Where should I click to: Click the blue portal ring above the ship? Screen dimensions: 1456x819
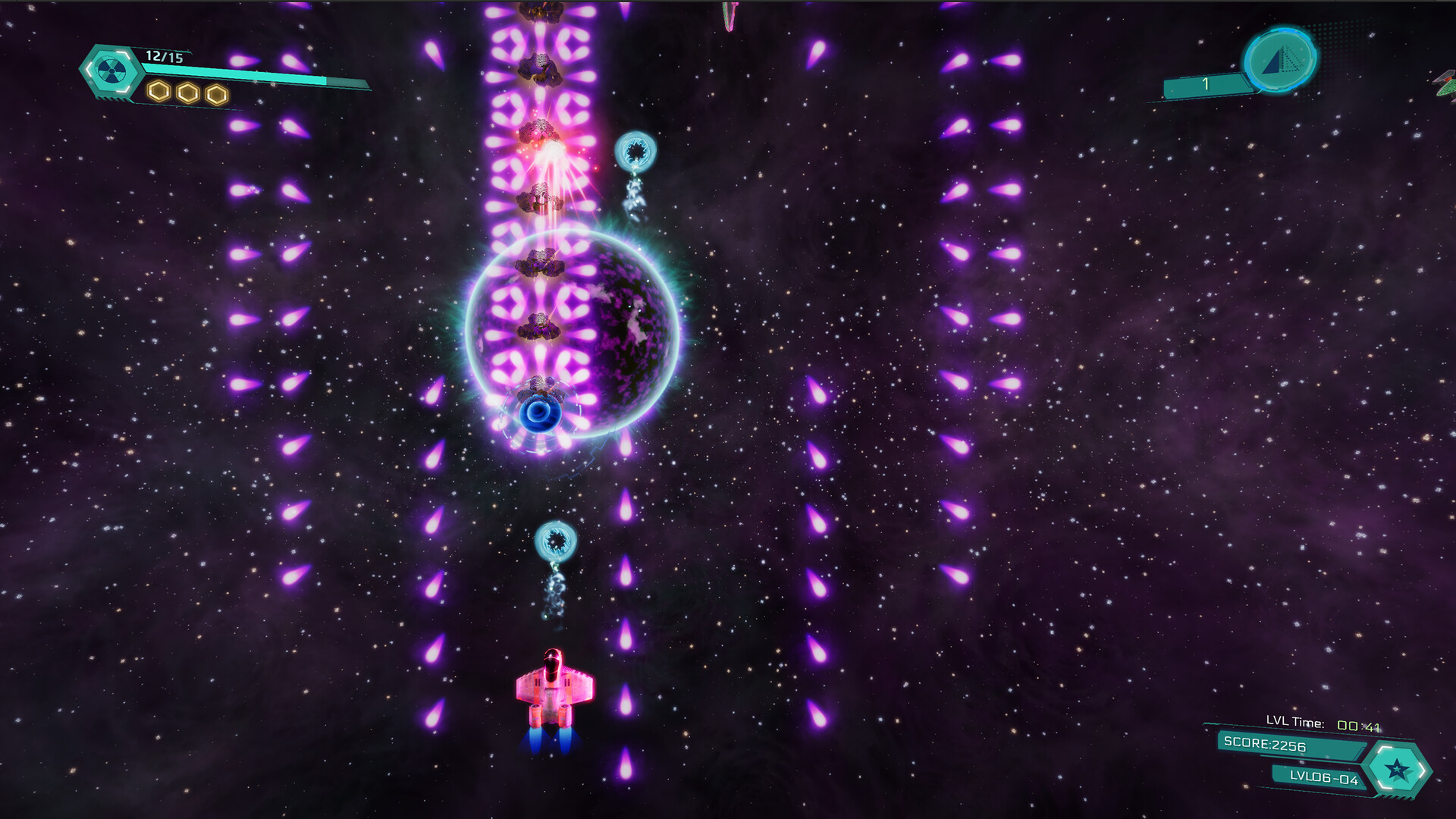pos(557,540)
